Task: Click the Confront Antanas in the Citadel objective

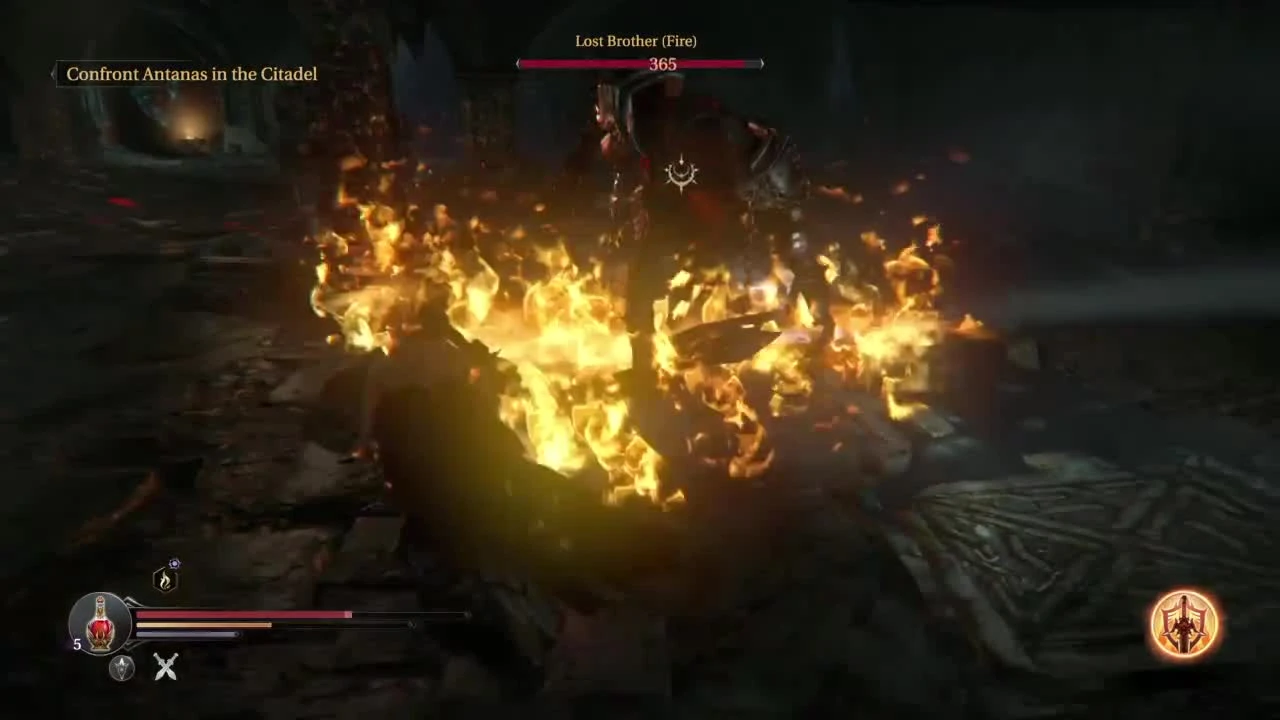Action: coord(191,74)
